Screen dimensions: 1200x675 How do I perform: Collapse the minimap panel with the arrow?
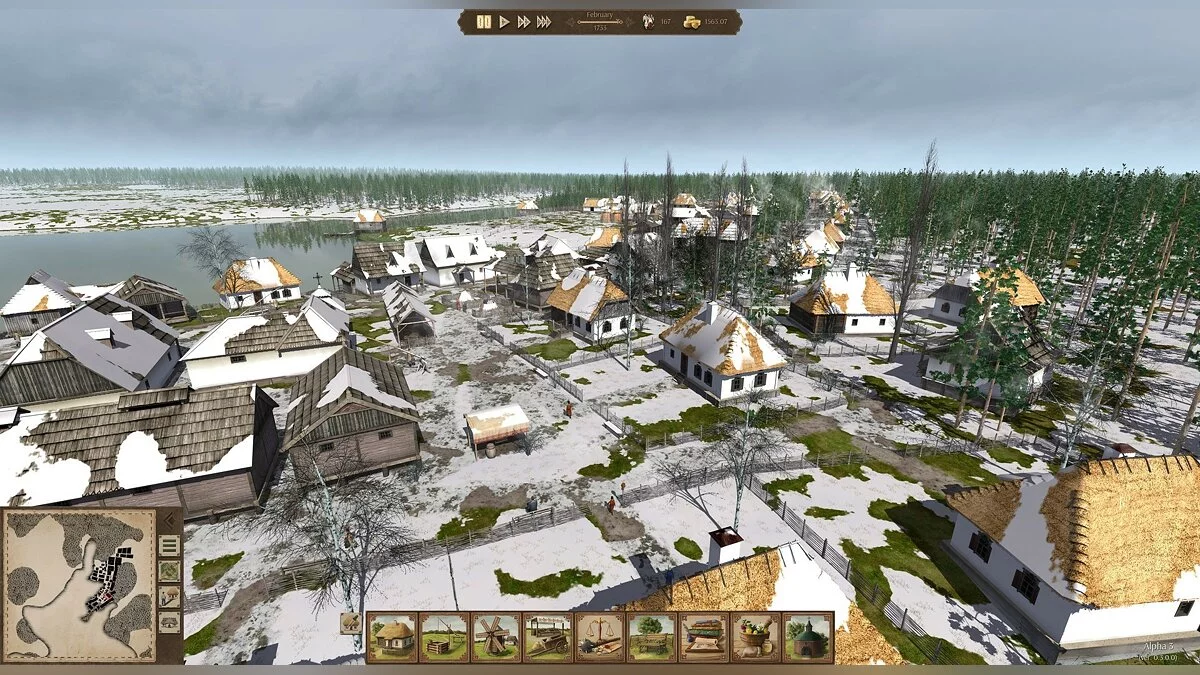click(x=169, y=520)
